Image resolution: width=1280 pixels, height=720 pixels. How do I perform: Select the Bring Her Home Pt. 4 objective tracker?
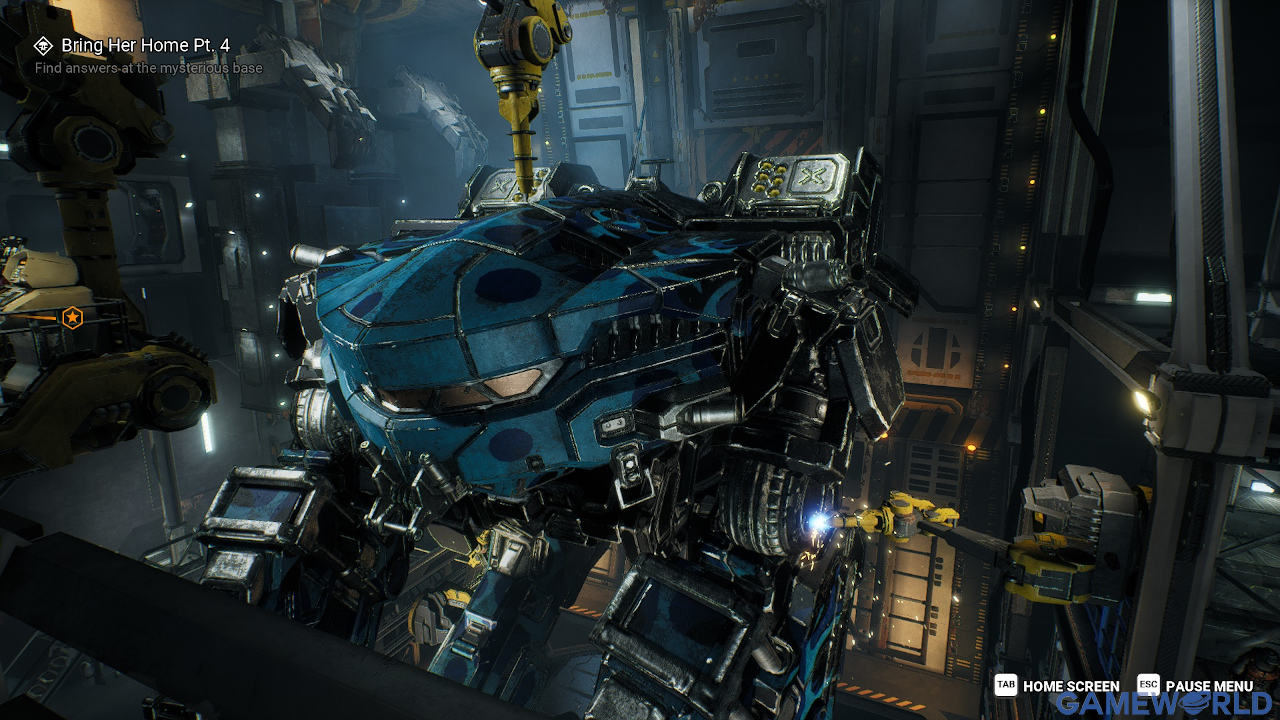pos(148,46)
